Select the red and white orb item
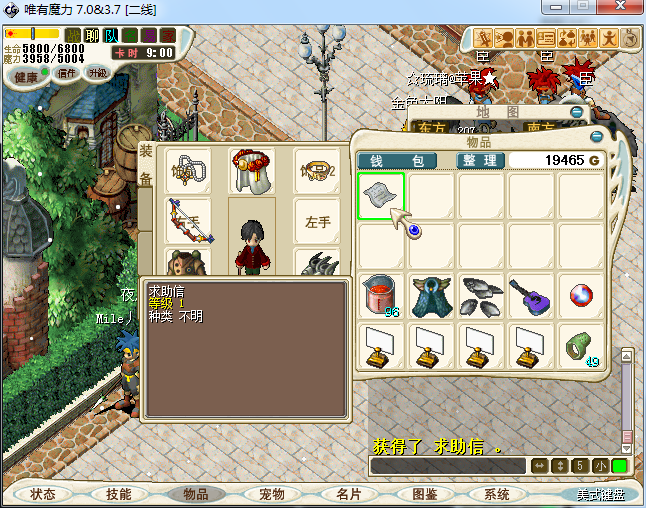646x508 pixels. tap(581, 297)
